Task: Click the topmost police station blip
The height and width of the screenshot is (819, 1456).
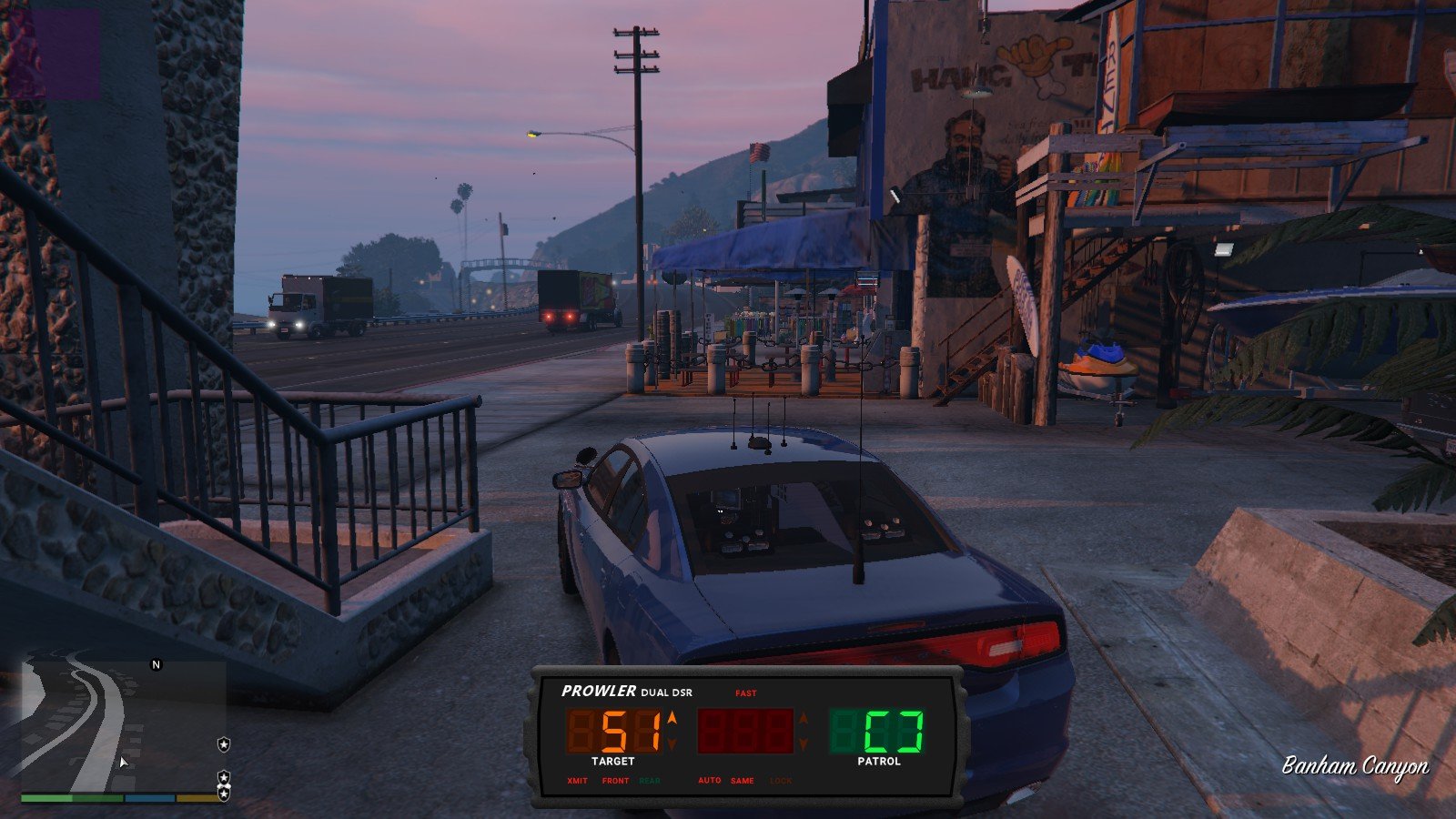Action: point(224,744)
